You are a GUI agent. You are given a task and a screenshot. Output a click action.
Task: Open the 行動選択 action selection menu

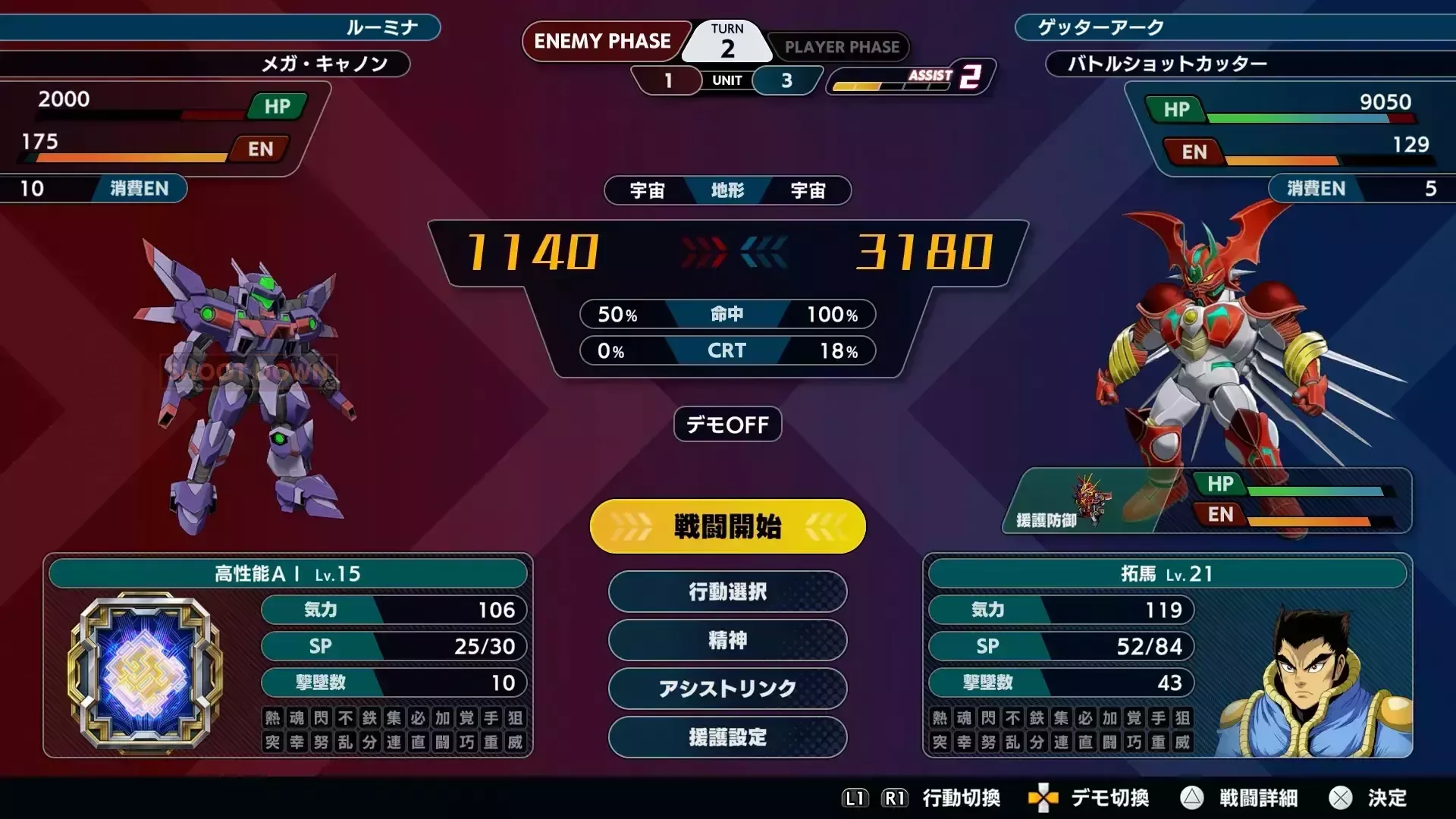tap(726, 592)
